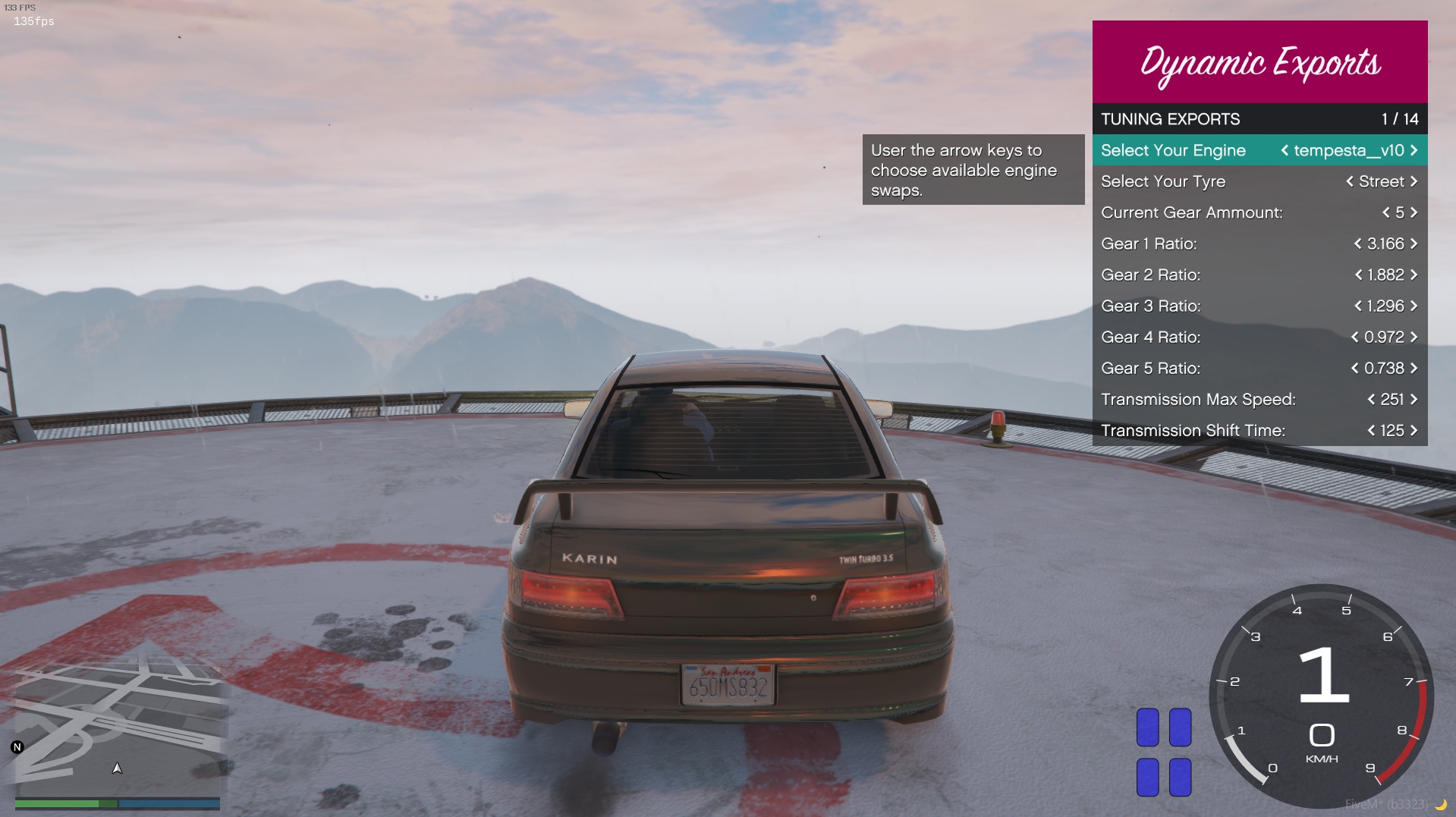Cycle tyre type forward from Street
This screenshot has height=817, width=1456.
point(1414,181)
